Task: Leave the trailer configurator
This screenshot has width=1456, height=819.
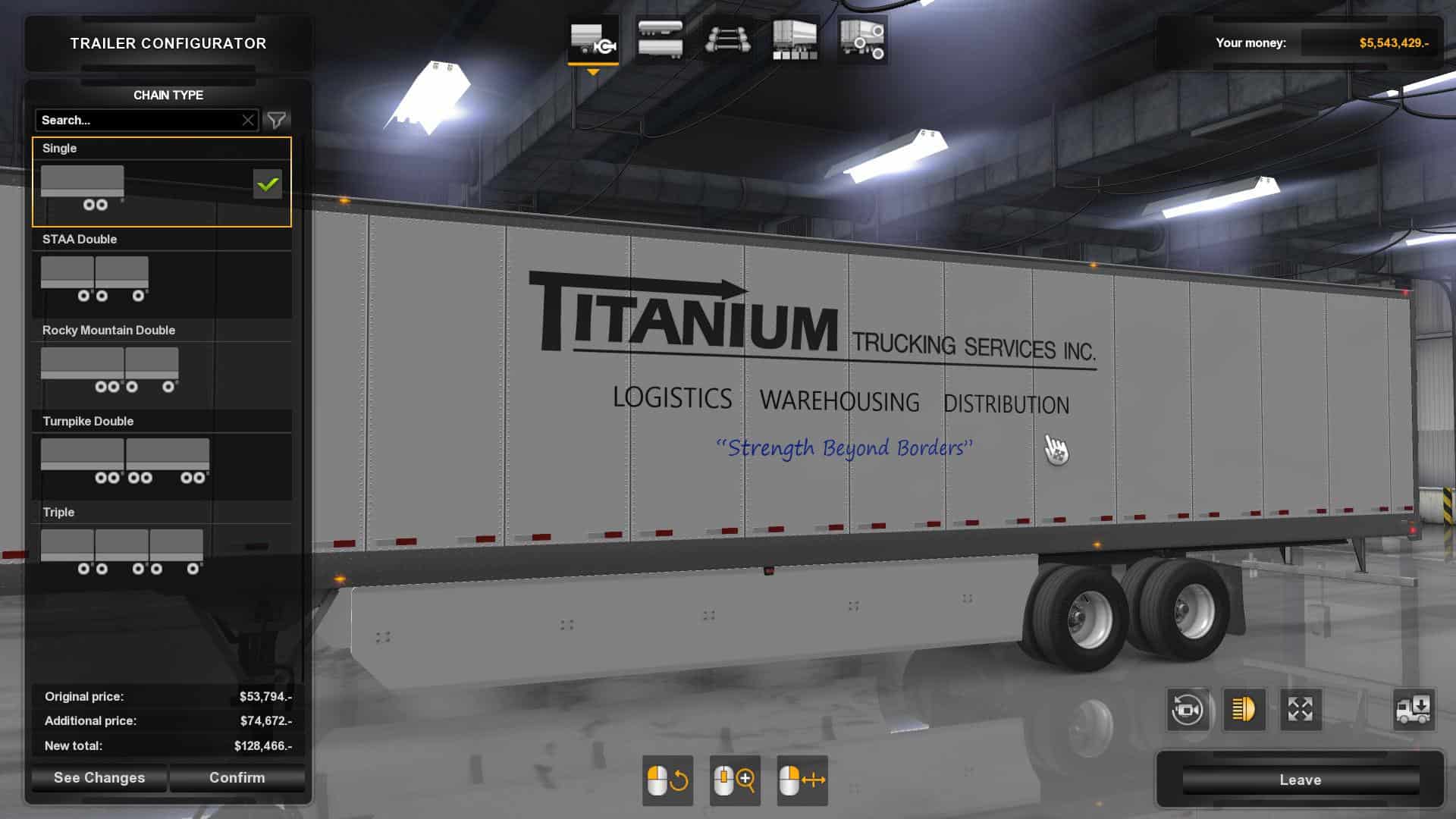Action: click(x=1300, y=780)
